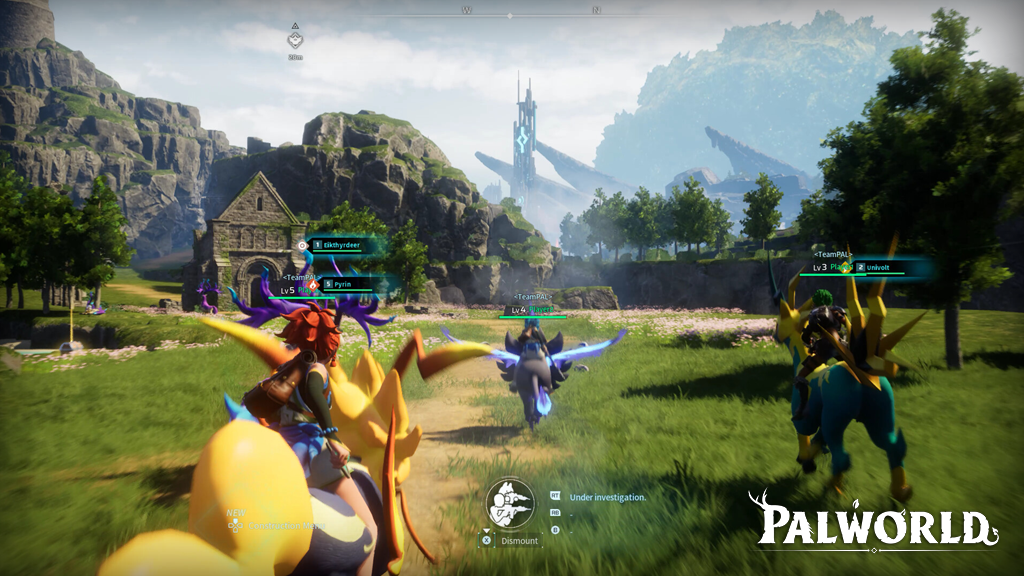Select the 'Under investigation.' skill entry

607,497
